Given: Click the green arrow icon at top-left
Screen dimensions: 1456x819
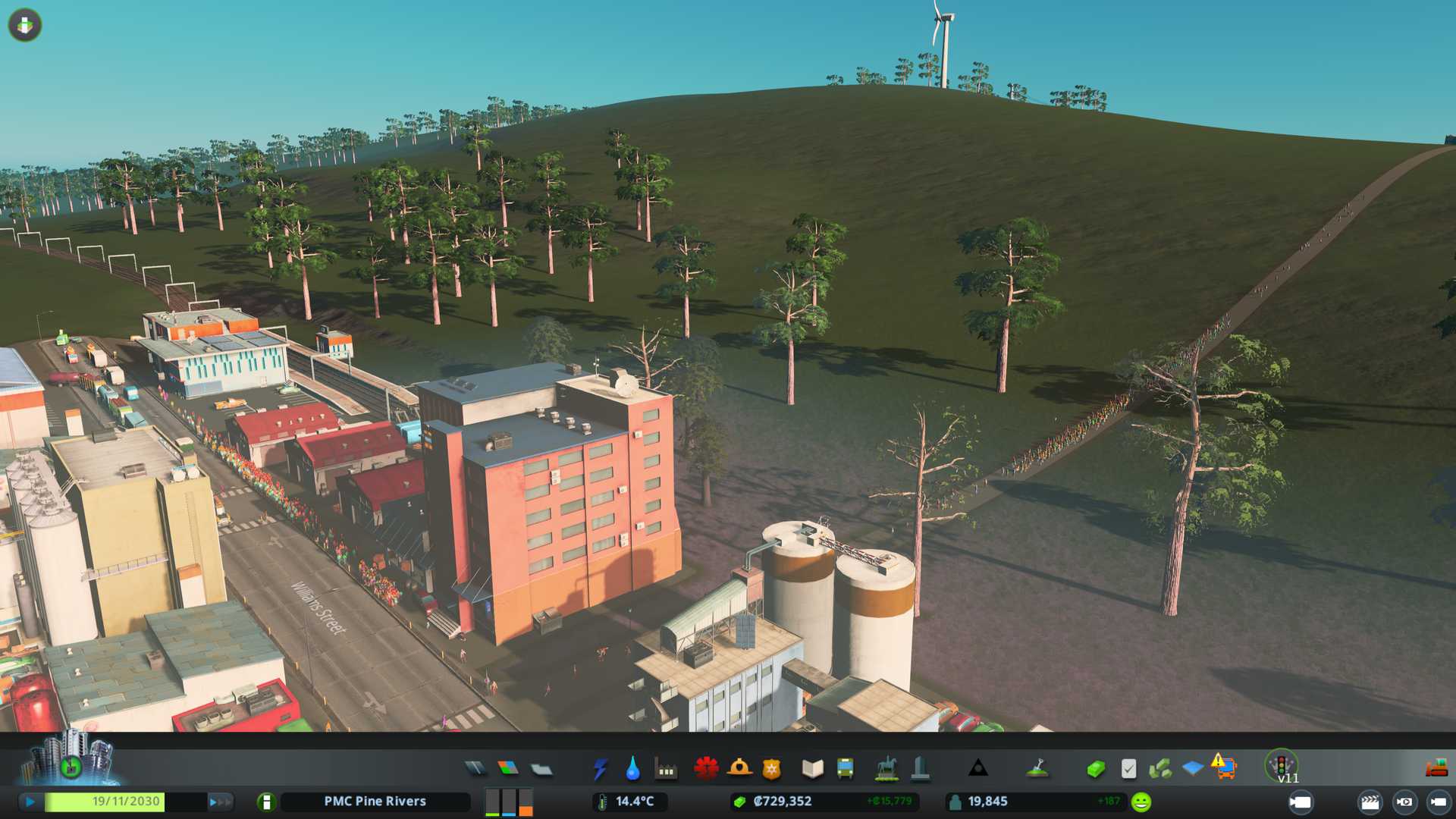Looking at the screenshot, I should (25, 25).
